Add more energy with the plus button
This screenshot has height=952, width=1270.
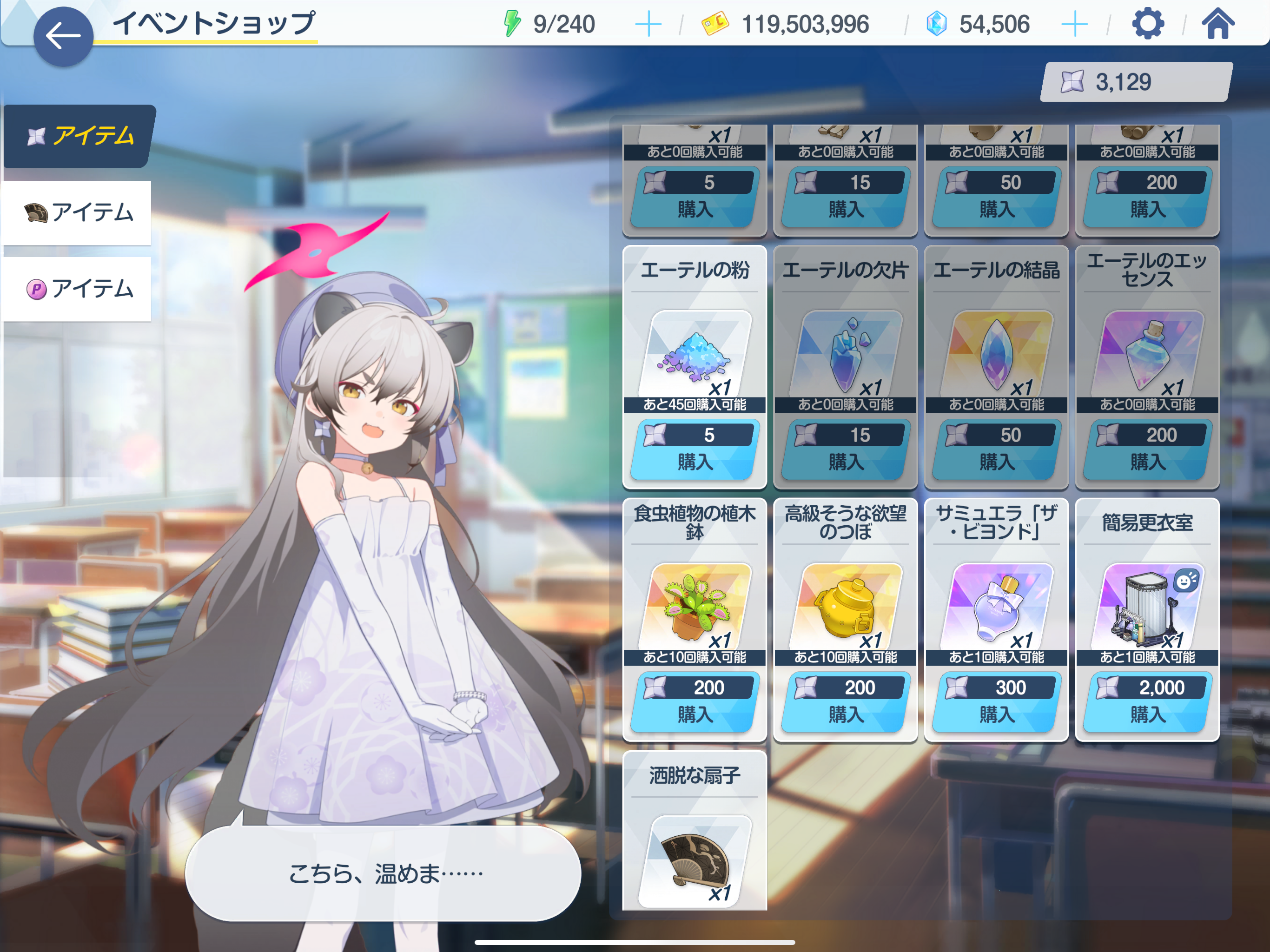648,24
